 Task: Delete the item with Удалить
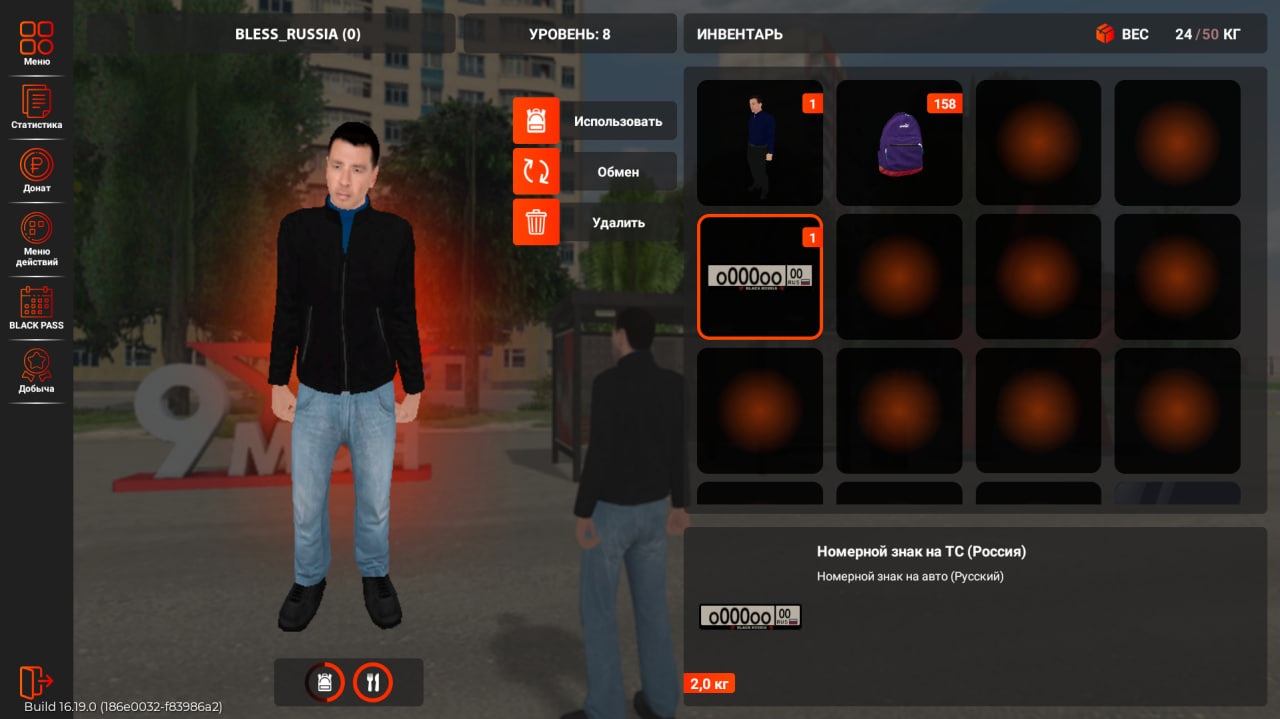595,223
